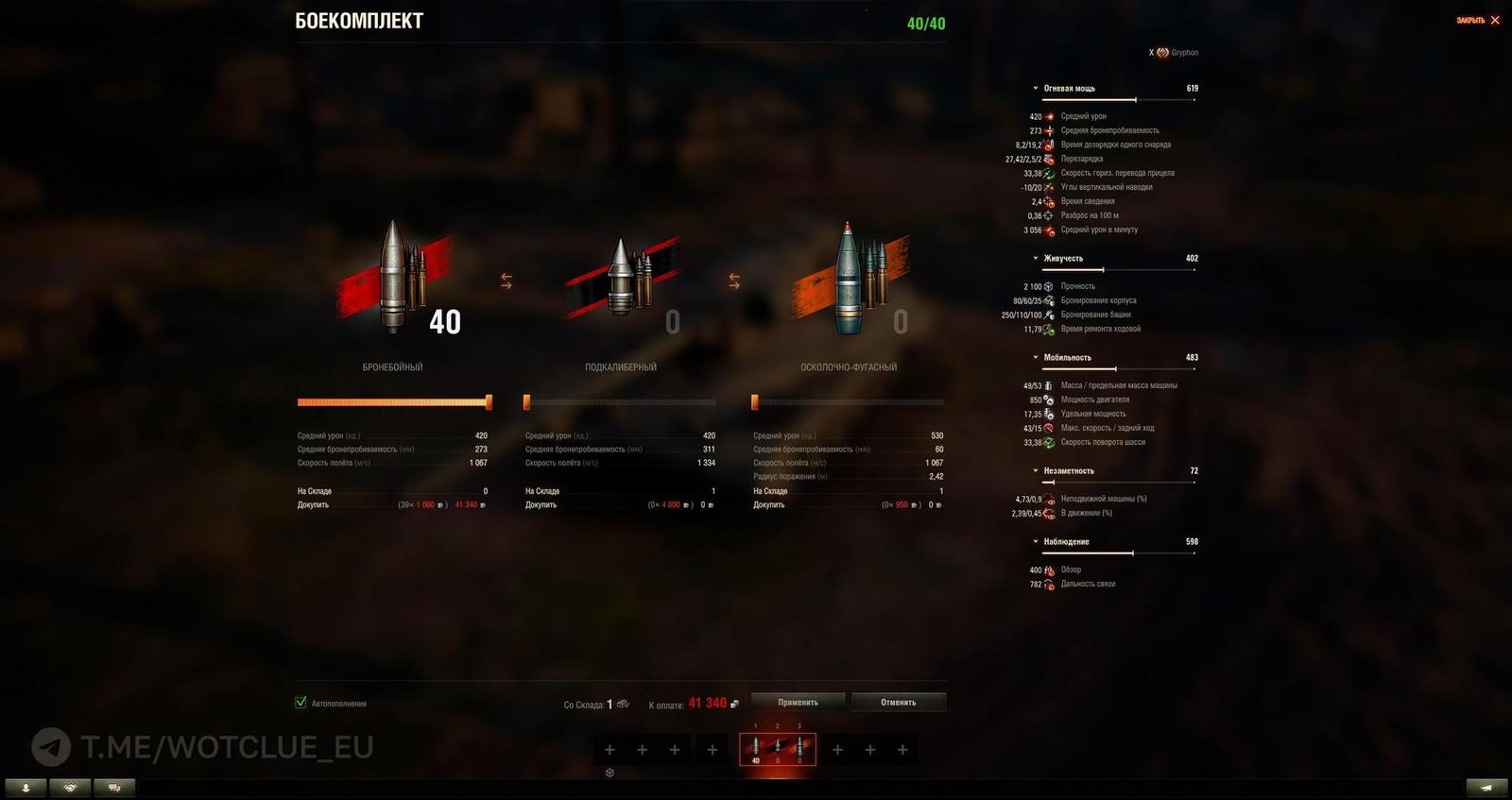Select the armor-piercing shell icon
The width and height of the screenshot is (1512, 800).
click(392, 279)
